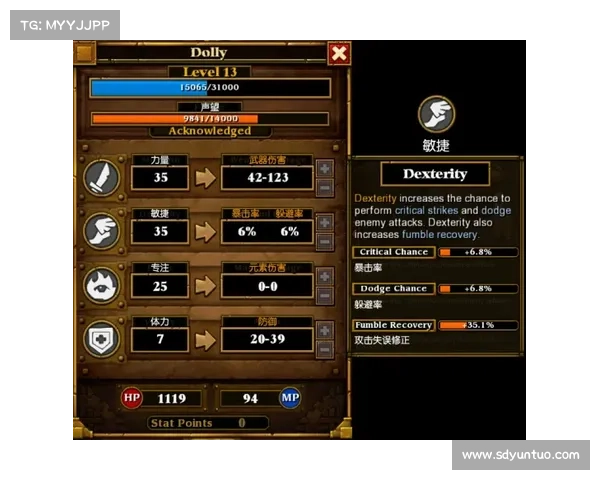Increase Strength with its plus button
Viewport: 600px width, 480px height.
click(x=325, y=169)
